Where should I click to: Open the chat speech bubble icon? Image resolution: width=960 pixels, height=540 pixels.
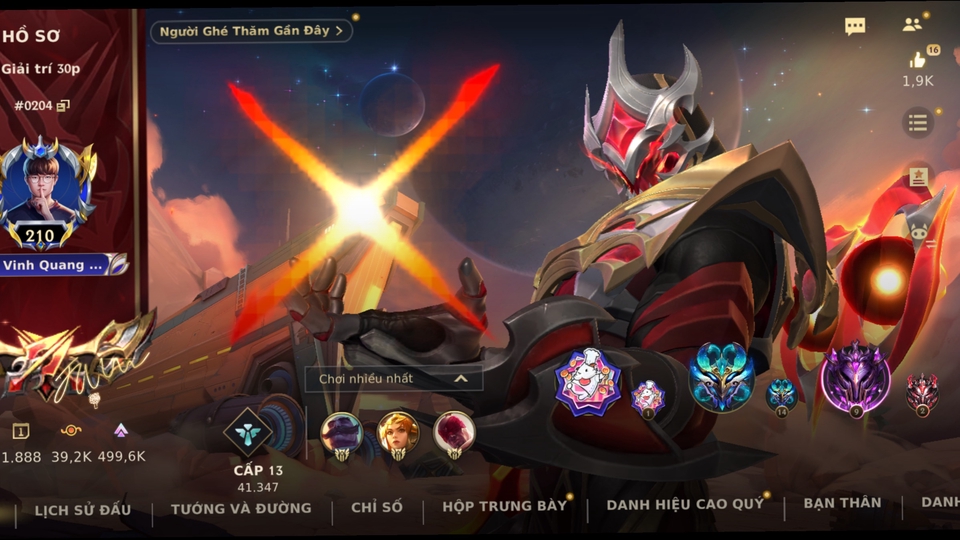click(x=855, y=27)
